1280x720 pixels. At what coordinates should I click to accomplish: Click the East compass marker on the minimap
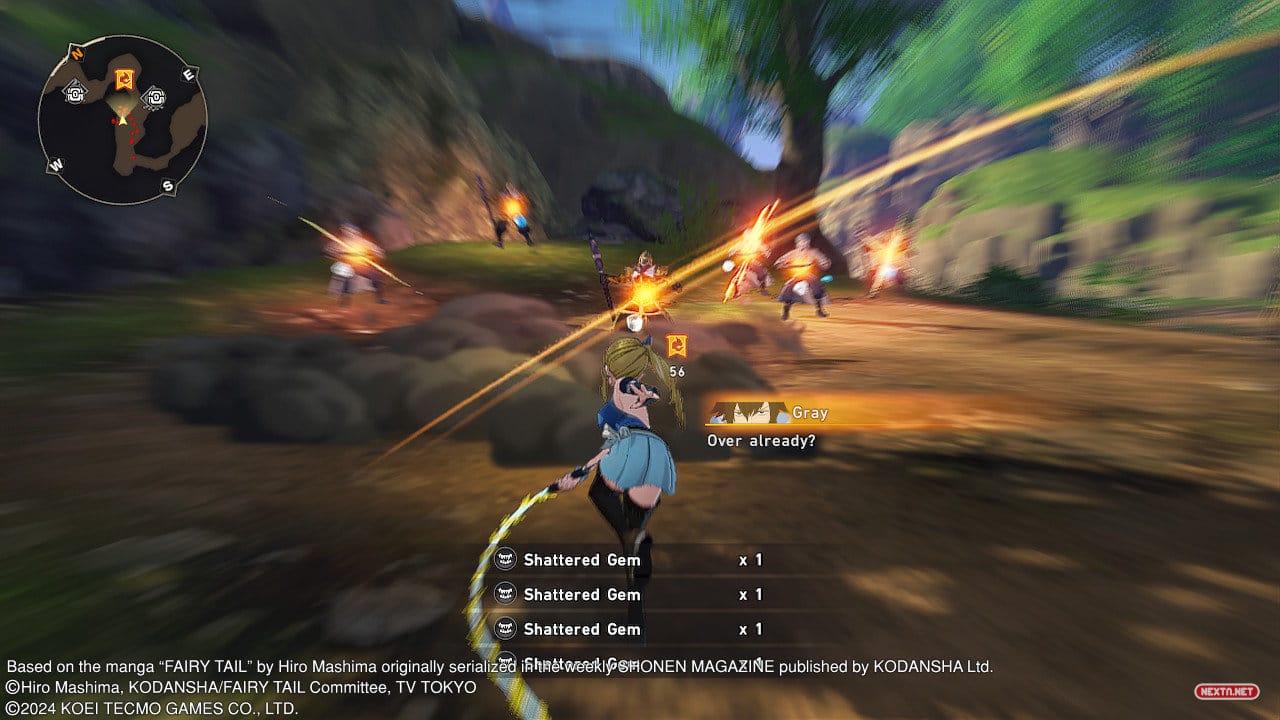pos(187,74)
